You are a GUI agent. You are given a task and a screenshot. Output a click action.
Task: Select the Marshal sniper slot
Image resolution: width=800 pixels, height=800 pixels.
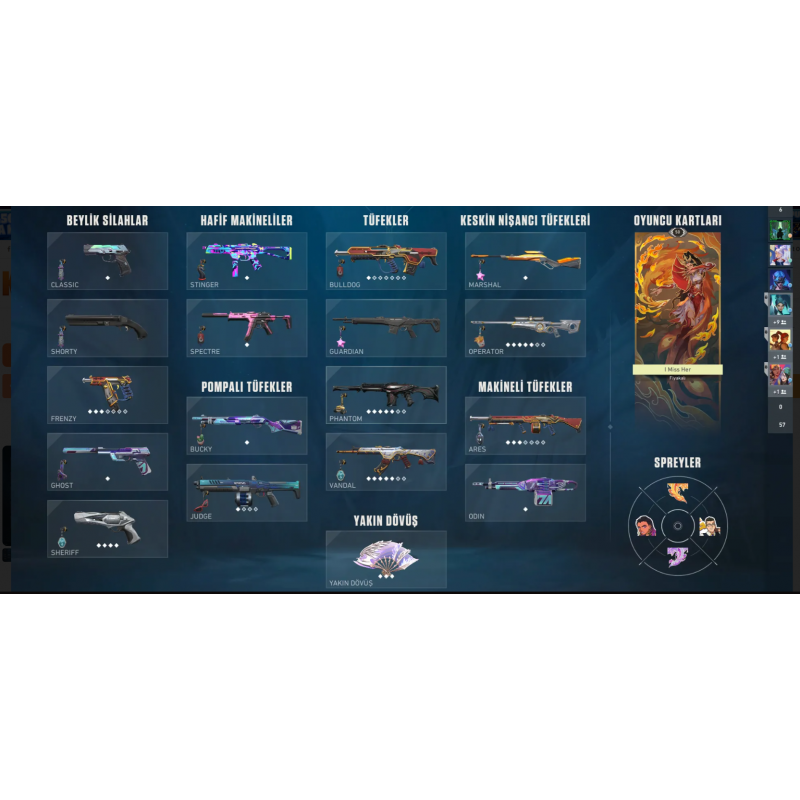tap(525, 261)
